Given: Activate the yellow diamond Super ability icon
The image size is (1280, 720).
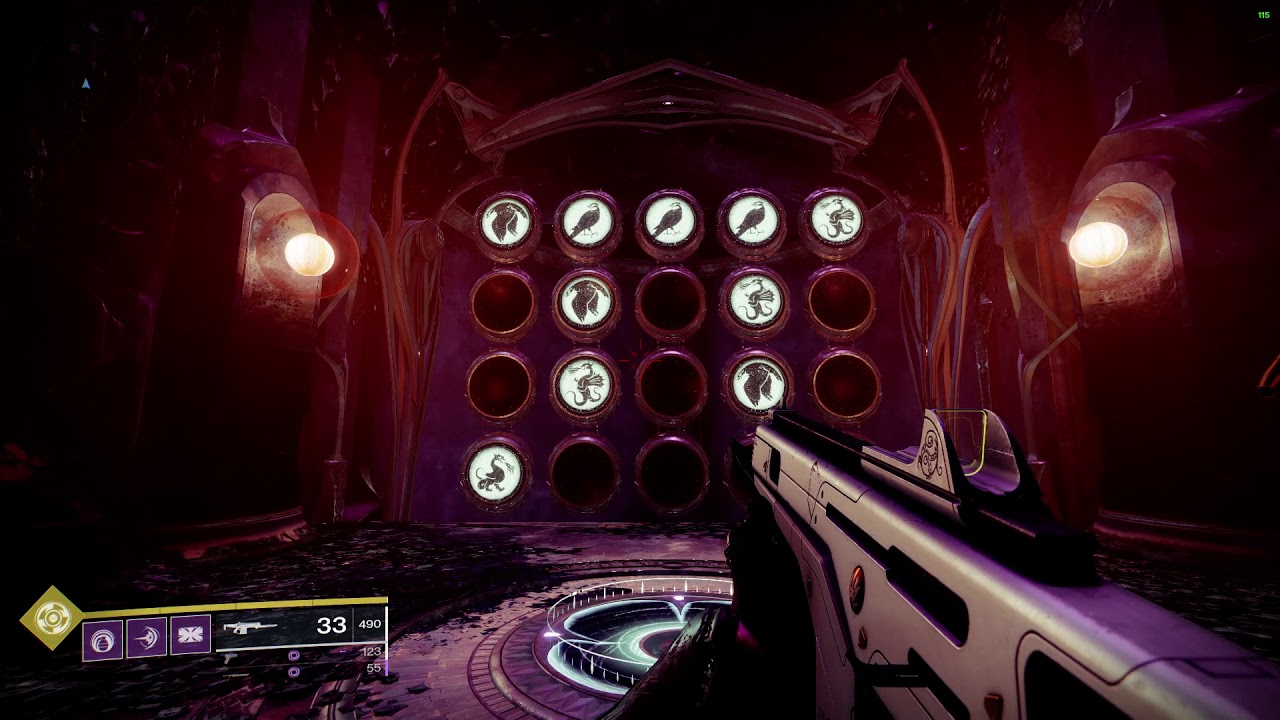Looking at the screenshot, I should click(52, 618).
